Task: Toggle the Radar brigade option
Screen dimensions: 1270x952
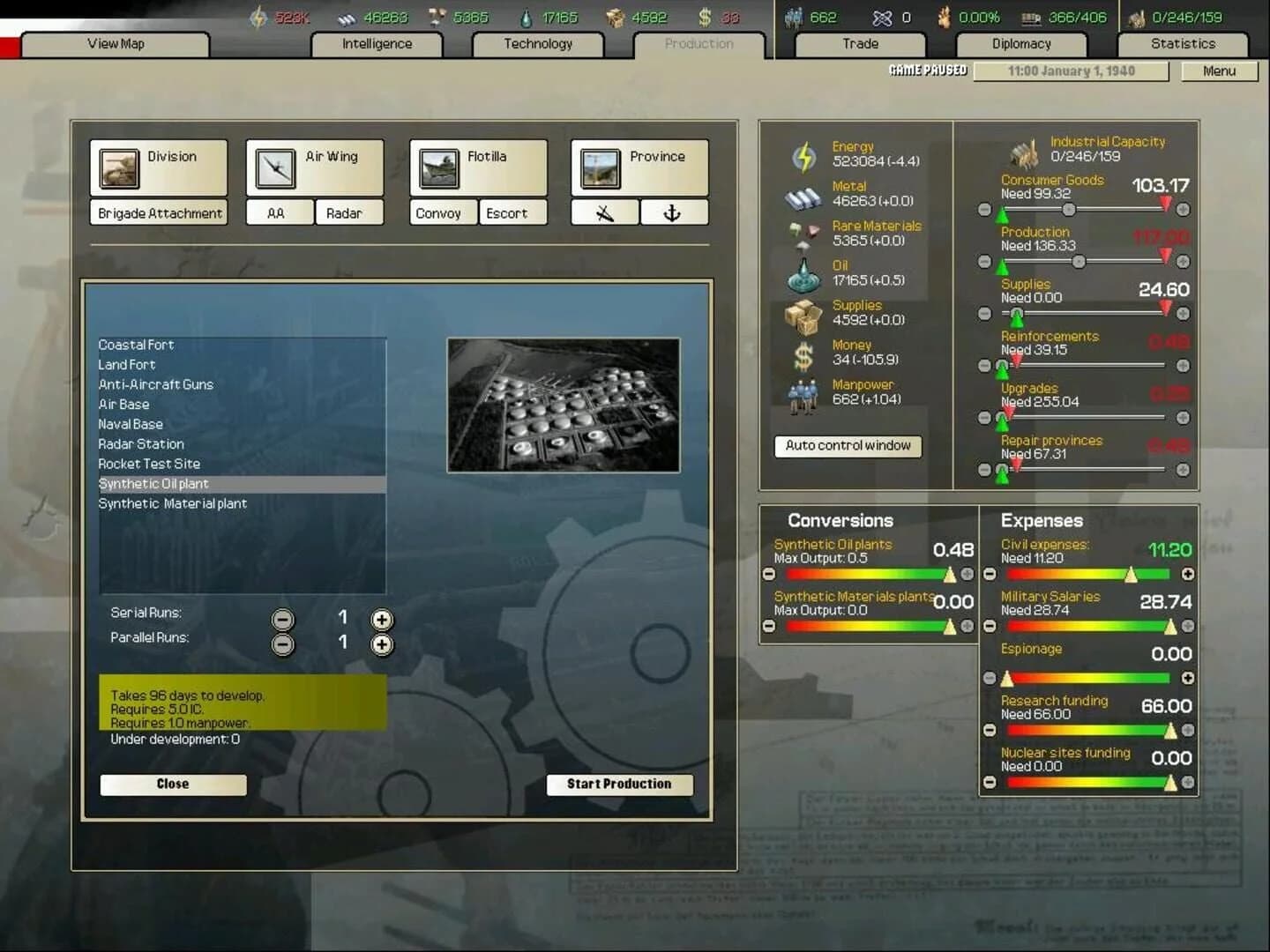Action: pos(348,212)
